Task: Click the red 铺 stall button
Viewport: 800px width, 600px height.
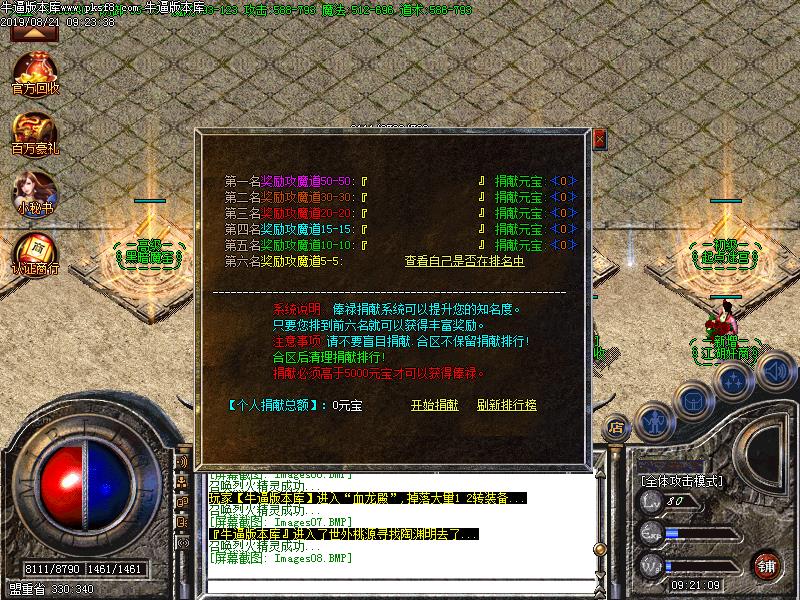Action: pyautogui.click(x=767, y=565)
